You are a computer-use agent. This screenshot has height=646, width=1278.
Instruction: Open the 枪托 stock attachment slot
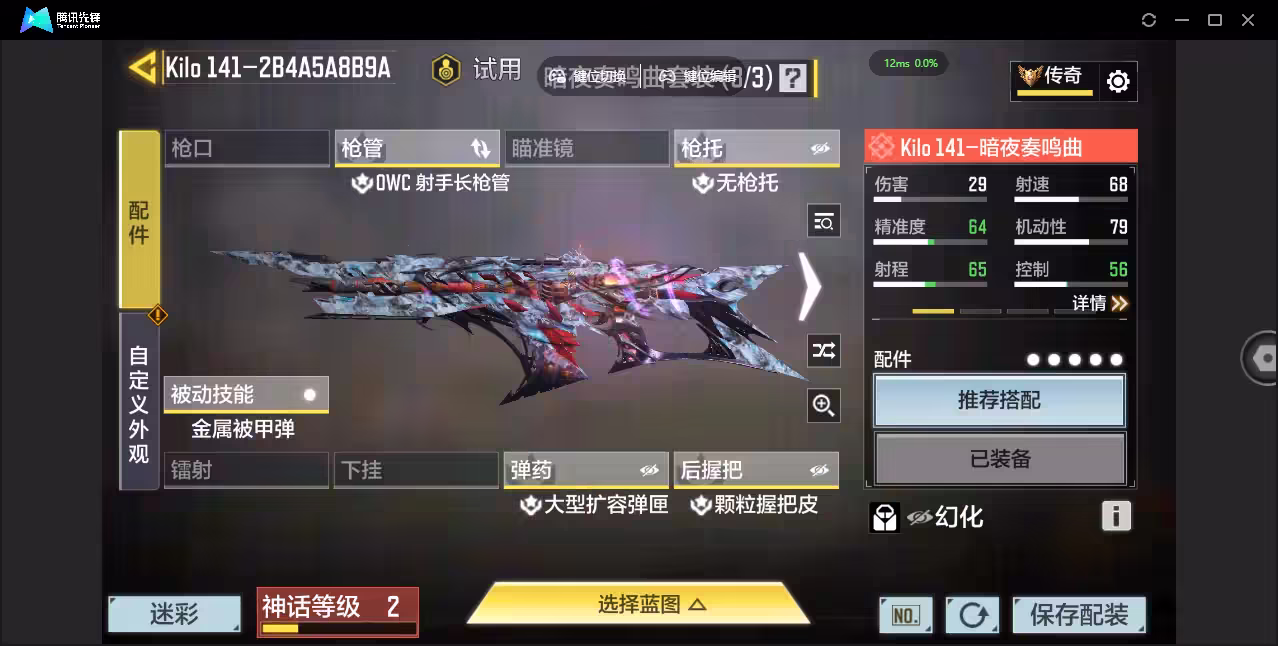756,148
